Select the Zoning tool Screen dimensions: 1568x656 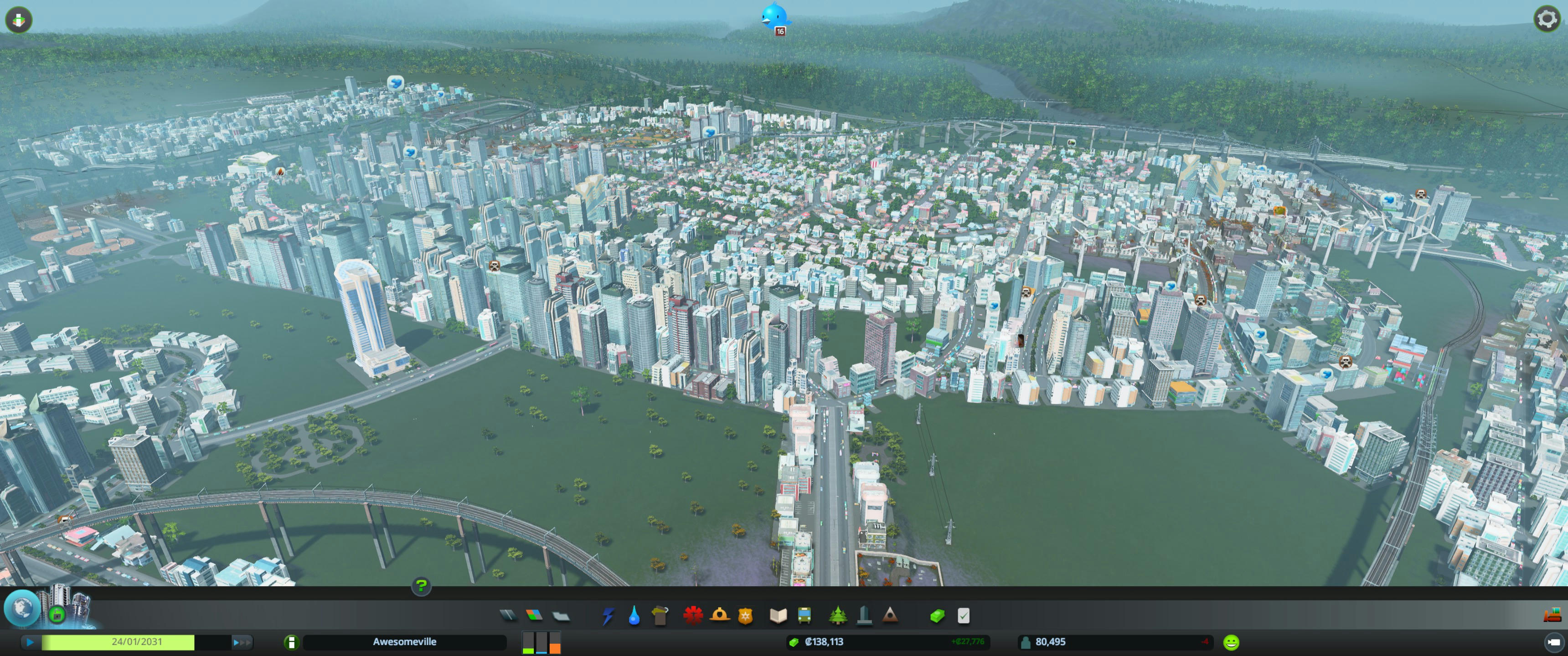[x=534, y=616]
